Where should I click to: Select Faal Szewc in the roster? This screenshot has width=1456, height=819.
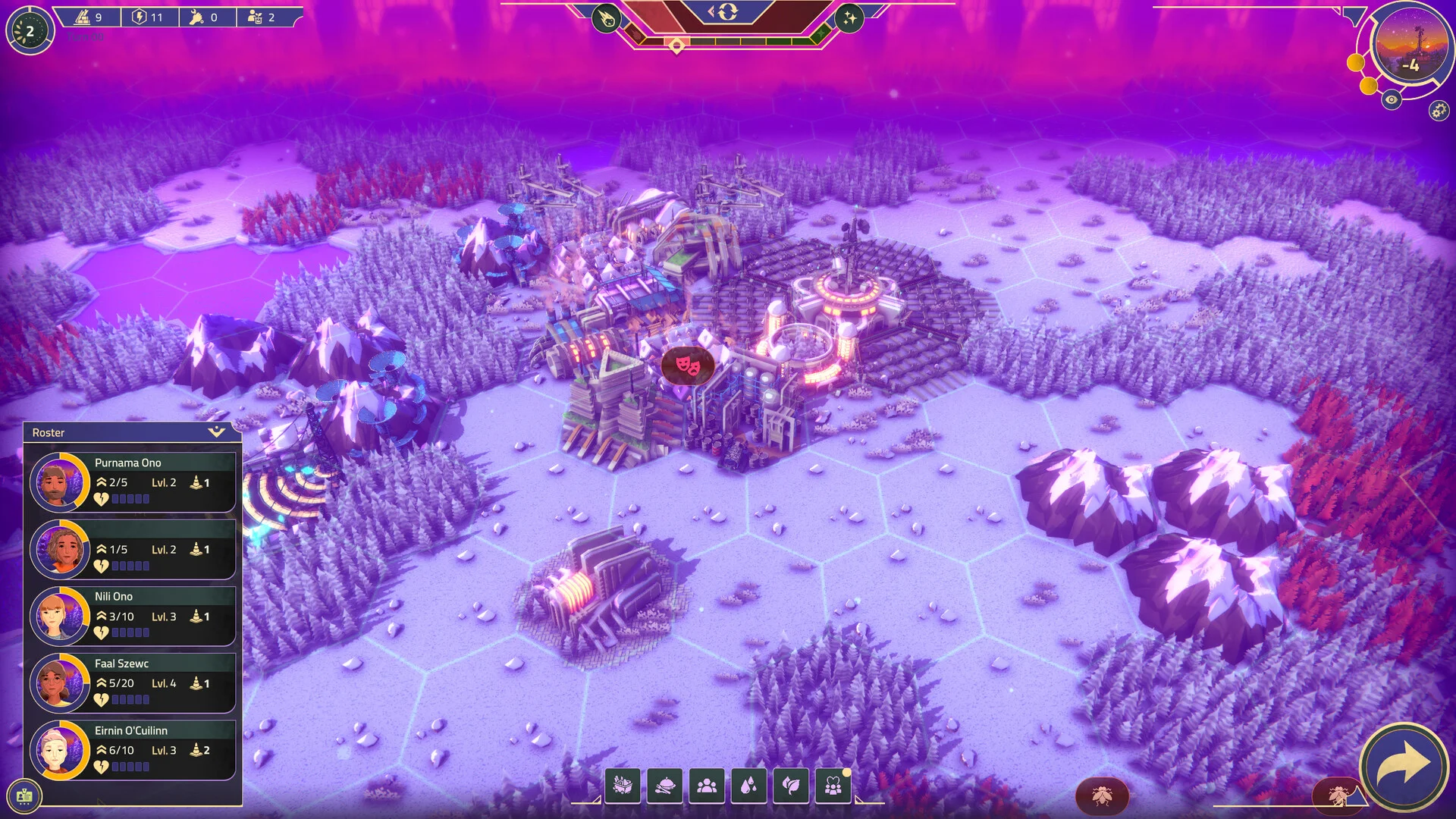click(130, 682)
